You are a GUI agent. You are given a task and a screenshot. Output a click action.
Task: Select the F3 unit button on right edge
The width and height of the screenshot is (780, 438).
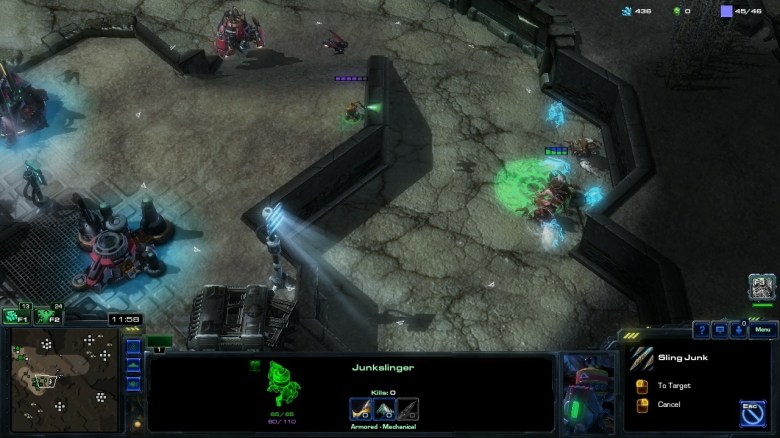[761, 287]
